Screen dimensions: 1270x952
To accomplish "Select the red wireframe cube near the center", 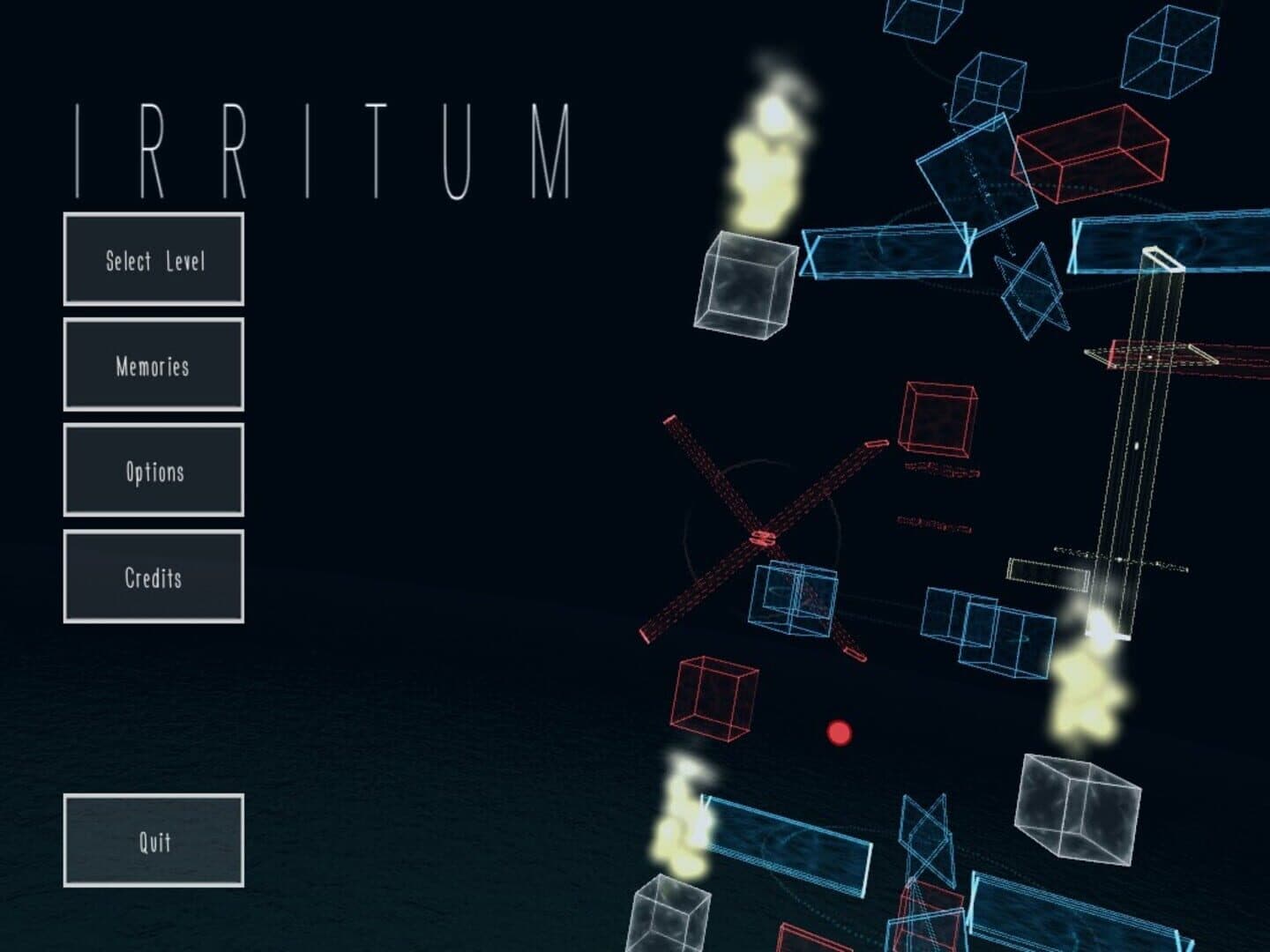I will 937,420.
